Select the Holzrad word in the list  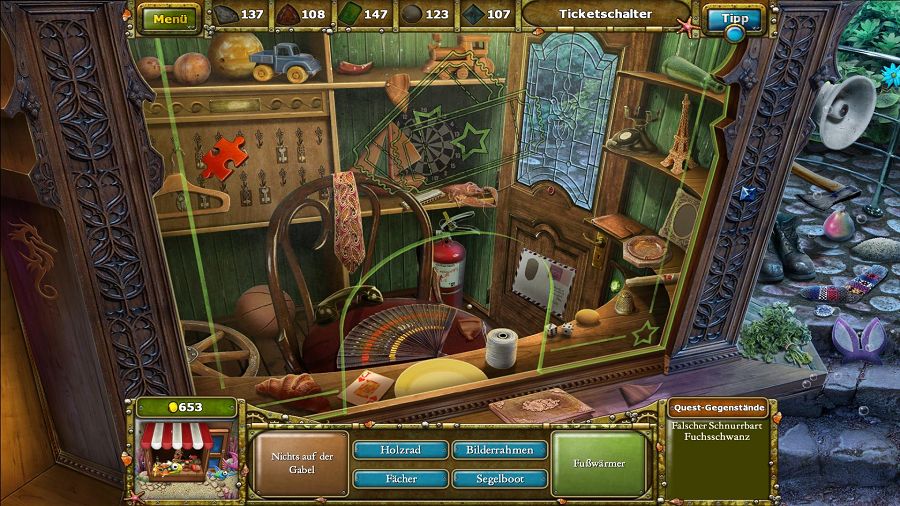pos(399,450)
